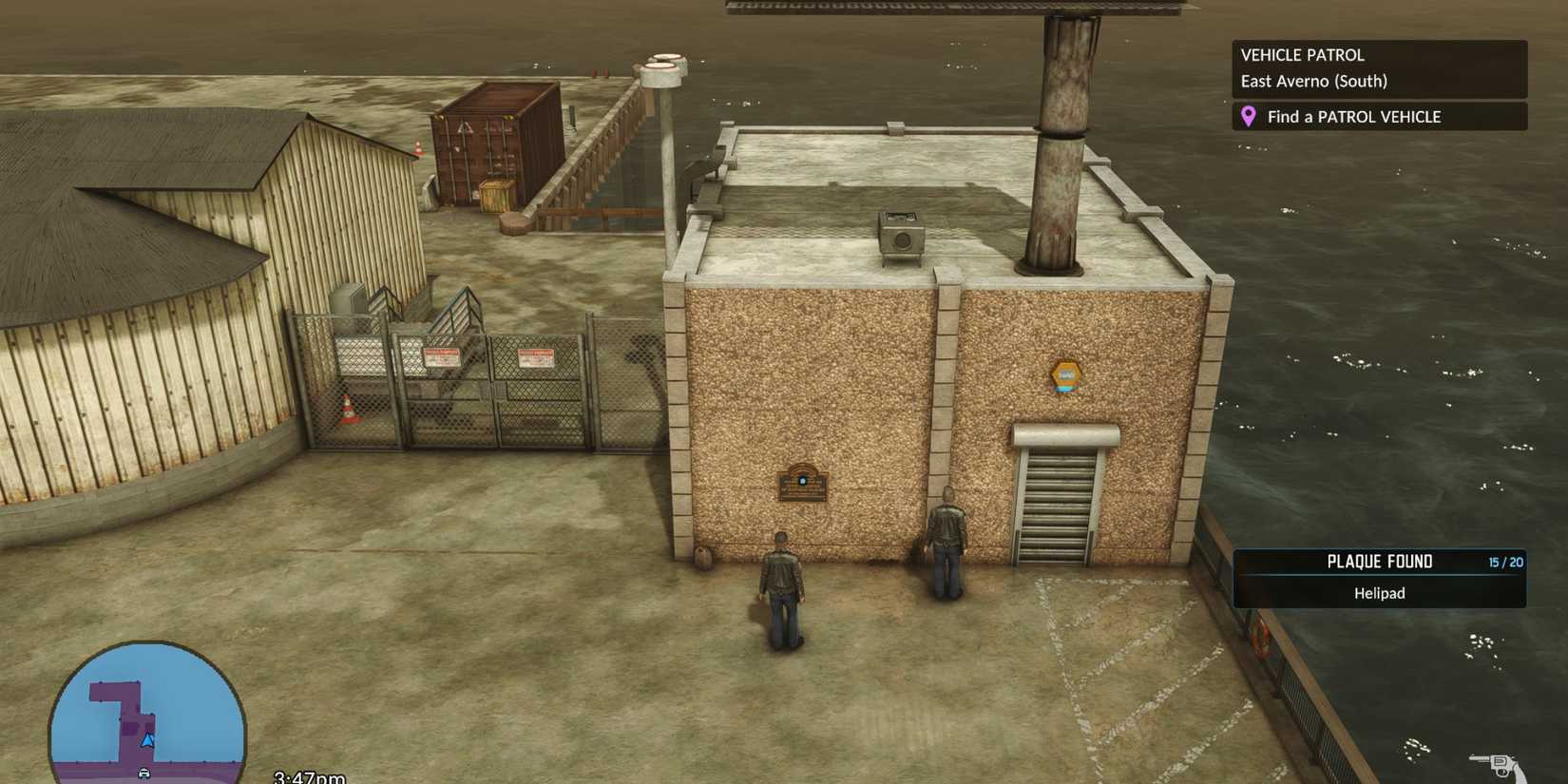
Task: Click the Find a PATROL VEHICLE objective
Action: (x=1353, y=116)
